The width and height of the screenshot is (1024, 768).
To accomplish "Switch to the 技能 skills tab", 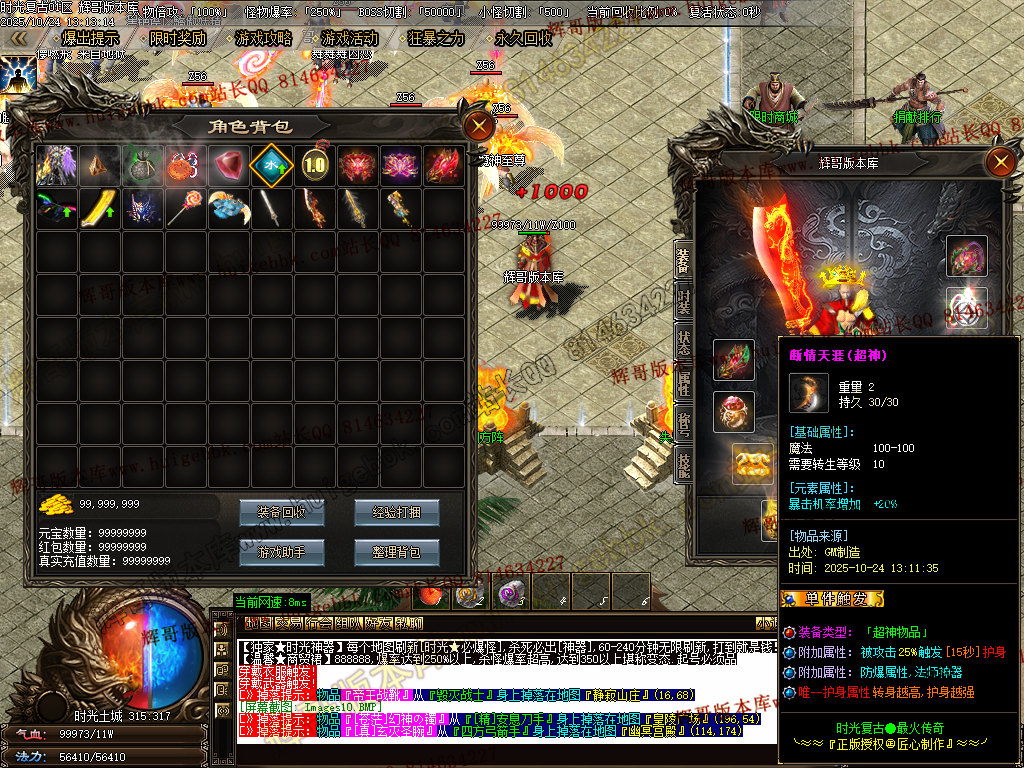I will coord(684,462).
